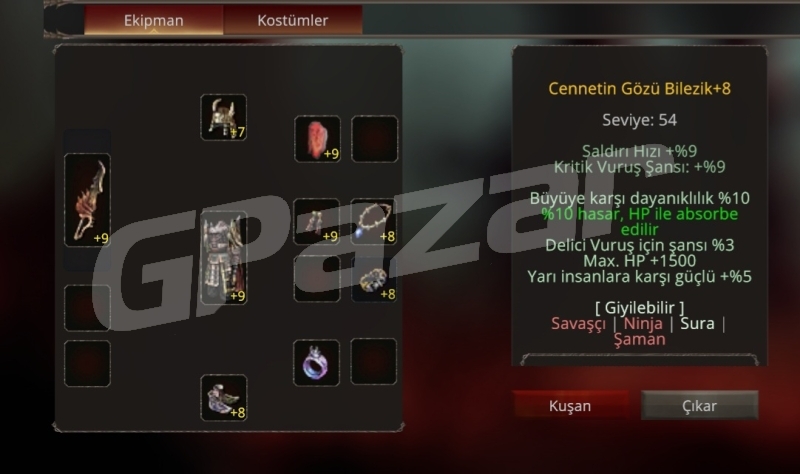Switch to the Ekipman tab

point(153,20)
